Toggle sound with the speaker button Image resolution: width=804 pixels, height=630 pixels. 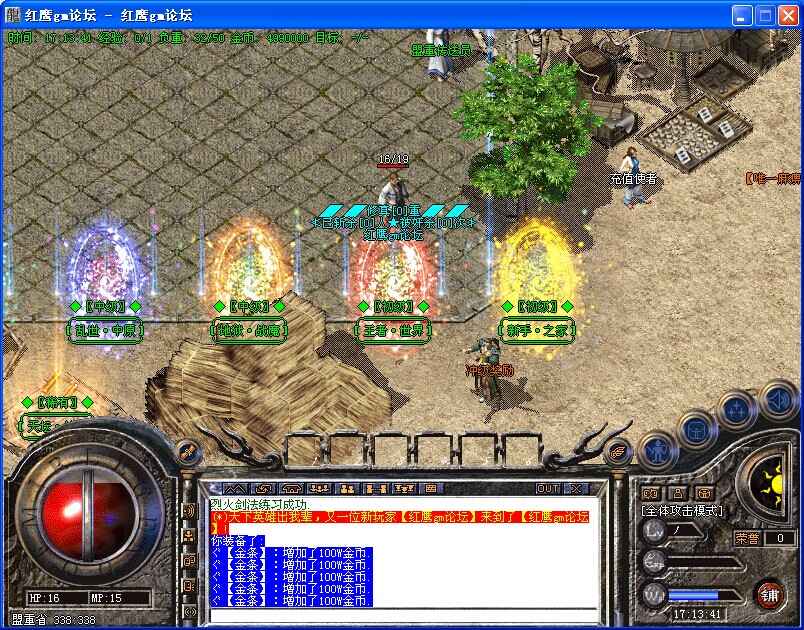[x=778, y=401]
